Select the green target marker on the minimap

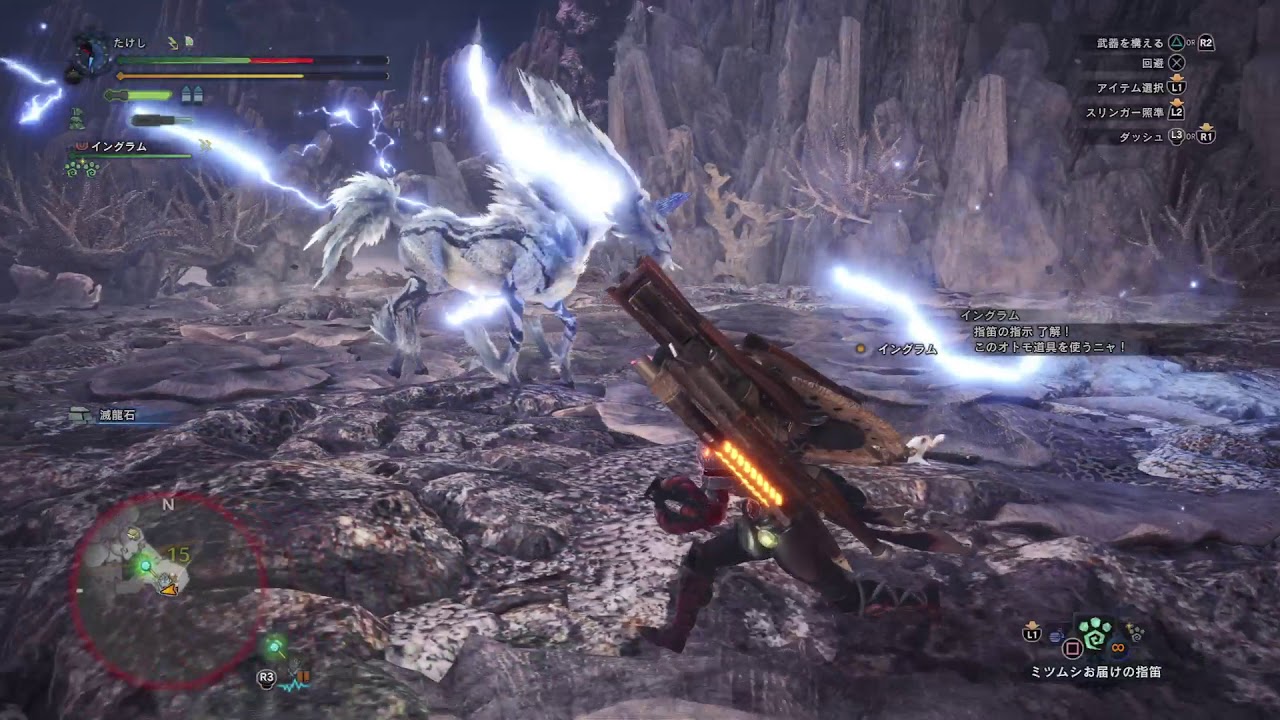point(146,566)
